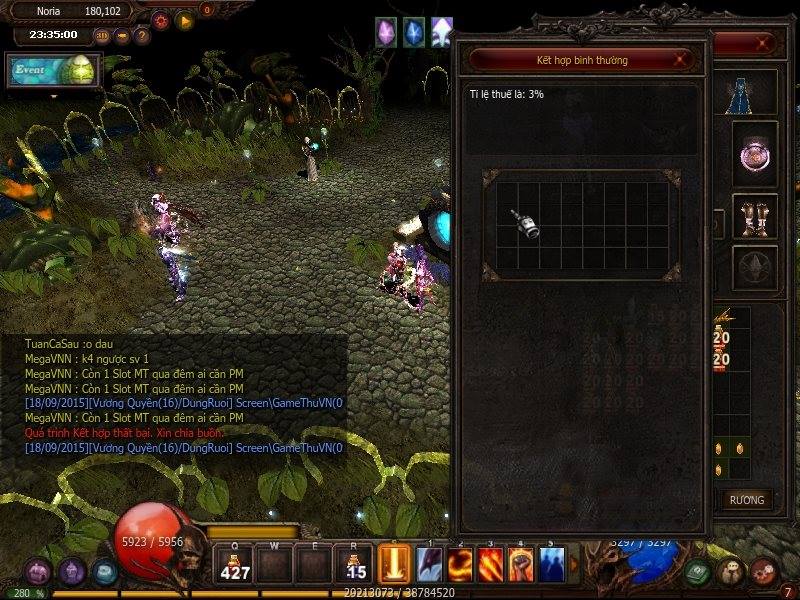This screenshot has height=600, width=800.
Task: Use the Q potion slot showing 427
Action: point(236,563)
